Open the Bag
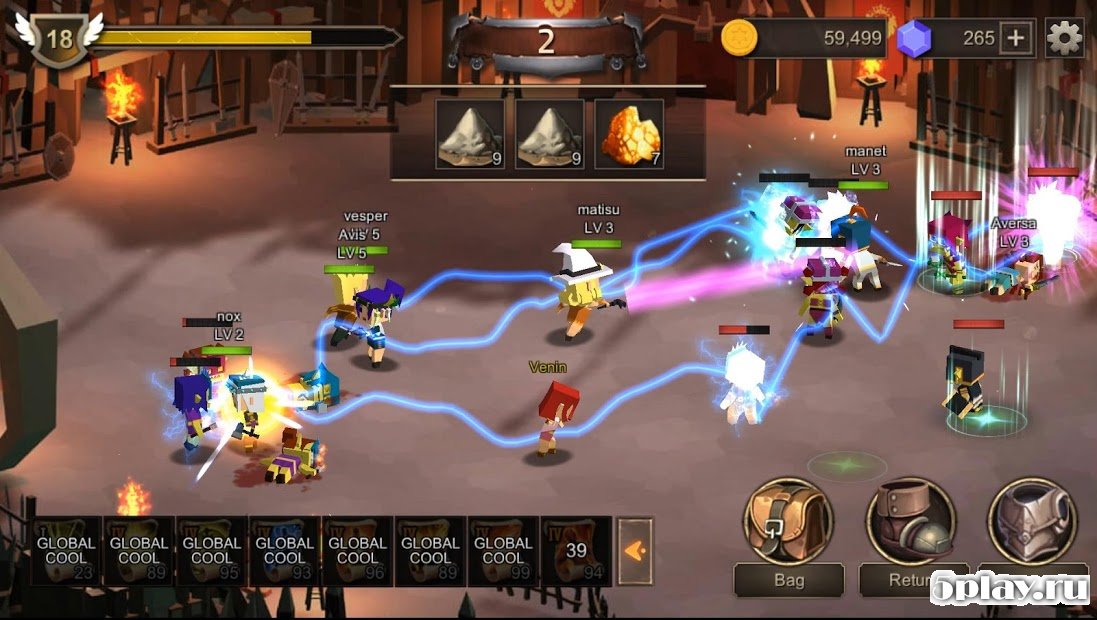1097x620 pixels. 788,521
